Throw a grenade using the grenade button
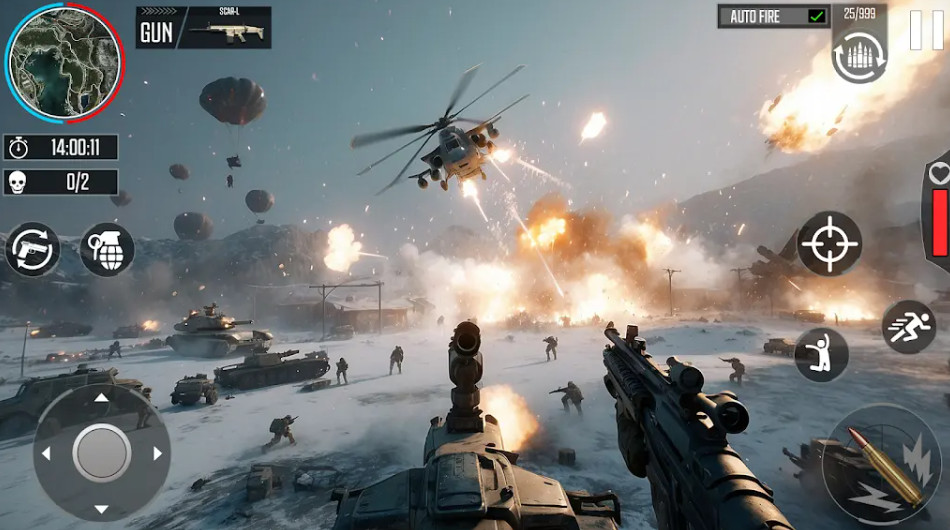Viewport: 950px width, 530px height. [107, 249]
